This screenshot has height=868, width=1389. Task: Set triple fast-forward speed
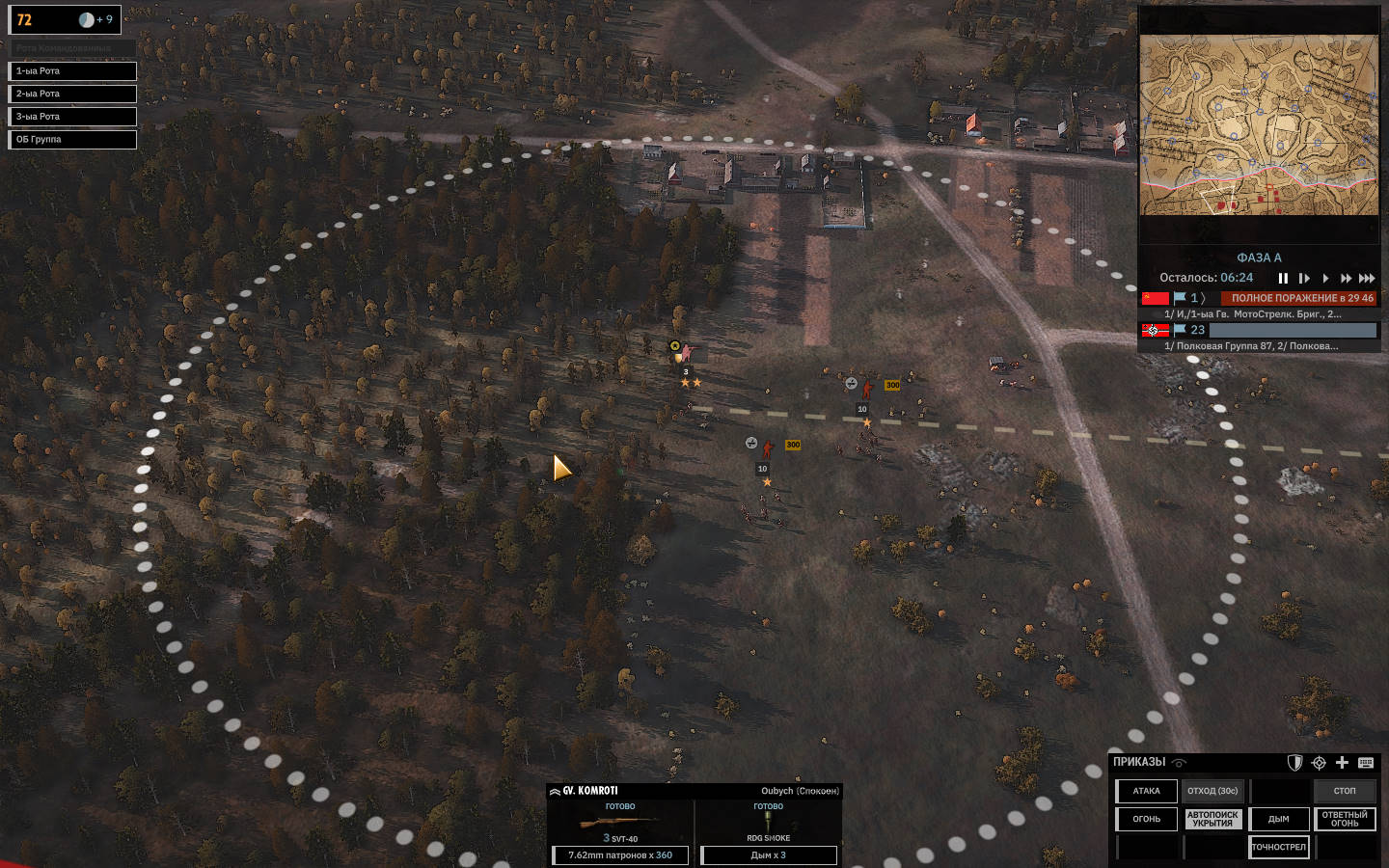(x=1367, y=279)
